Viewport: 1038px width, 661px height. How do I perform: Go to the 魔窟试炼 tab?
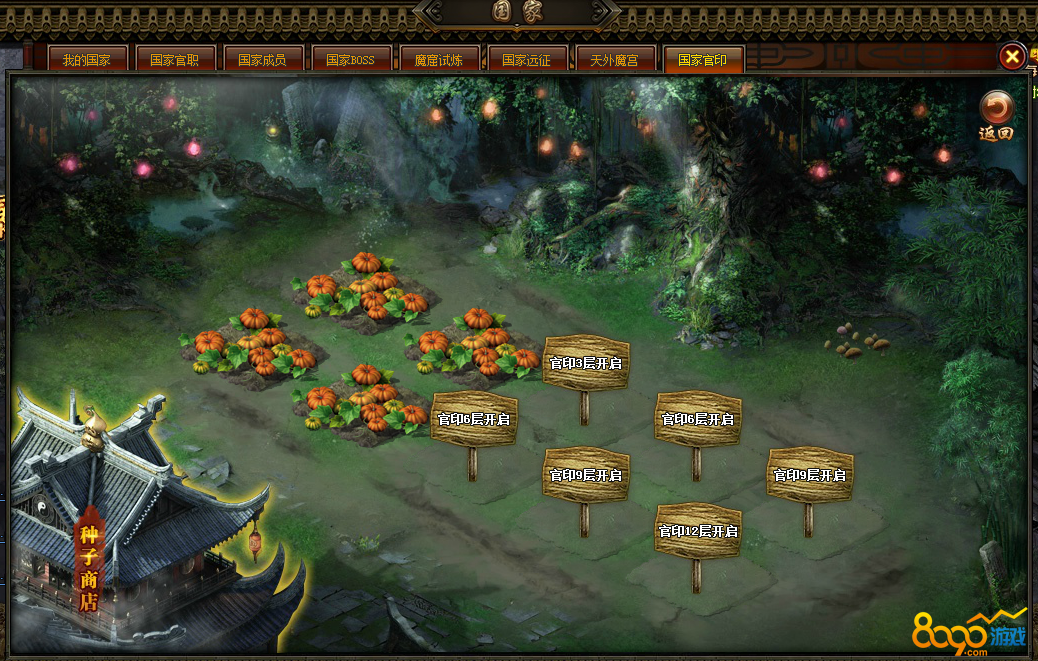[x=439, y=60]
